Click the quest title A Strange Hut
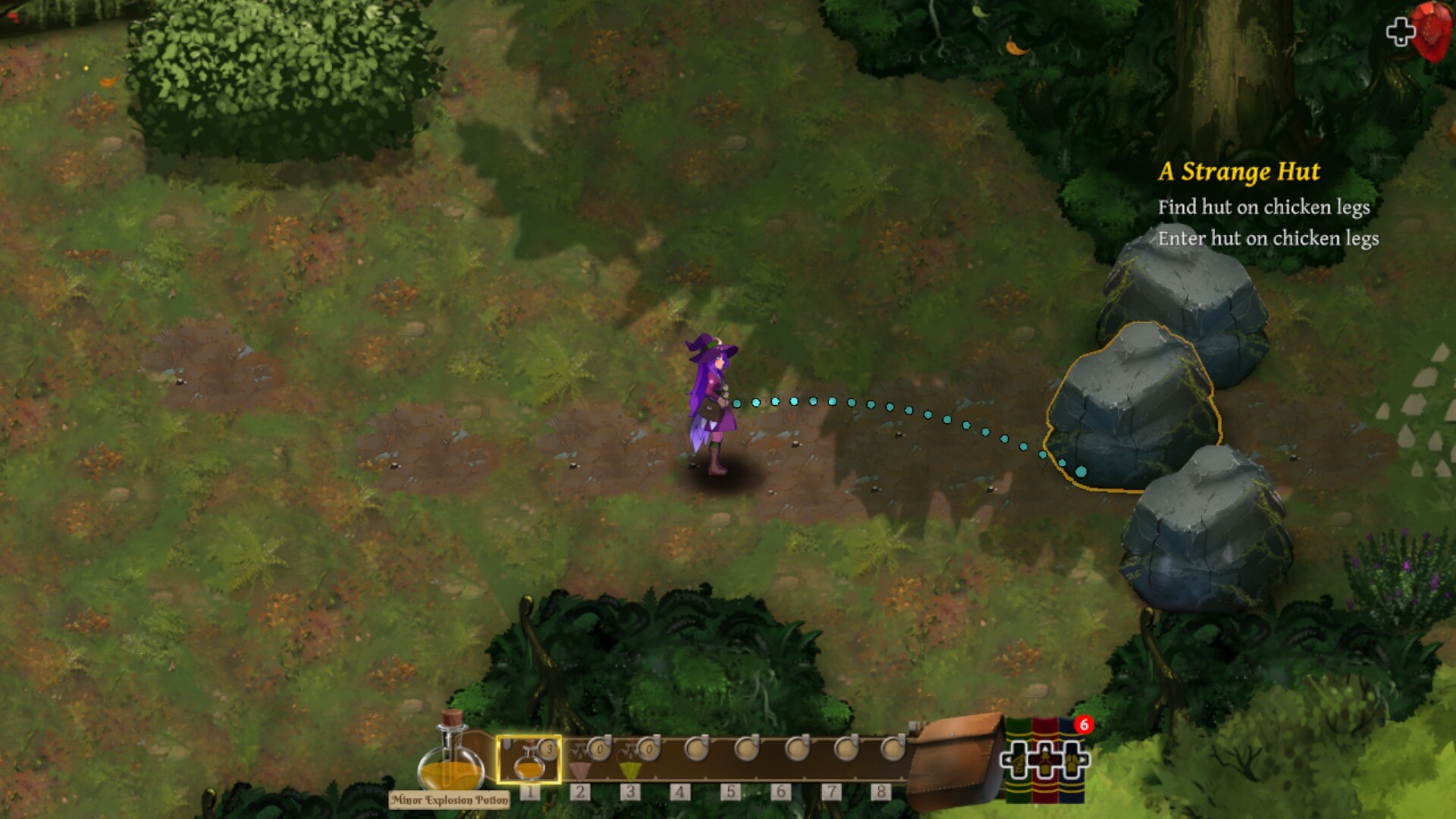Image resolution: width=1456 pixels, height=819 pixels. [x=1239, y=172]
